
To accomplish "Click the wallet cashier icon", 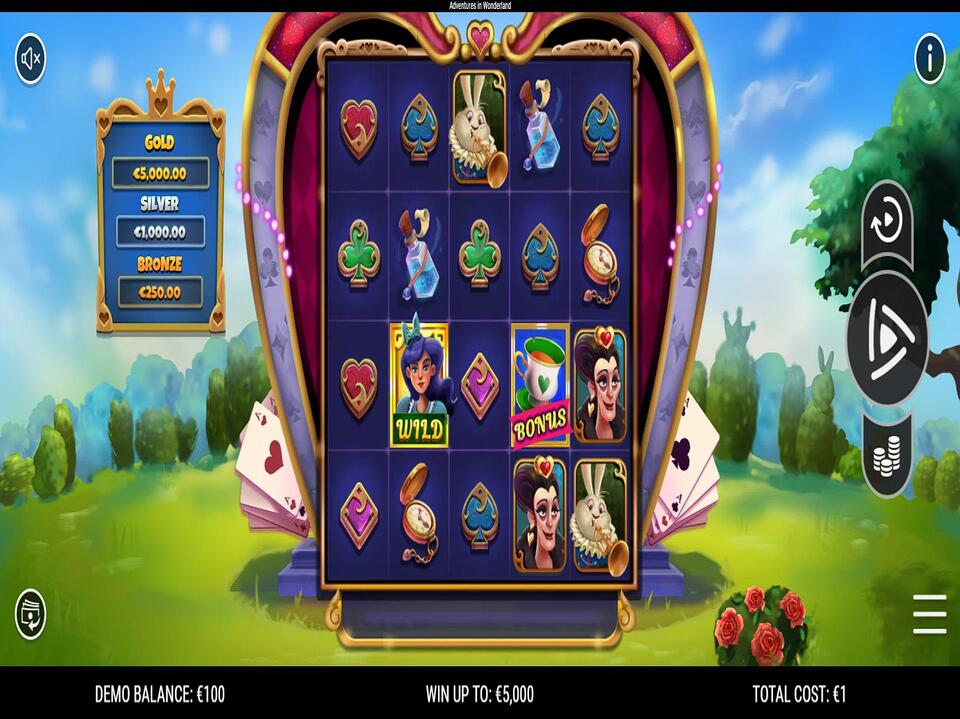I will coord(31,614).
